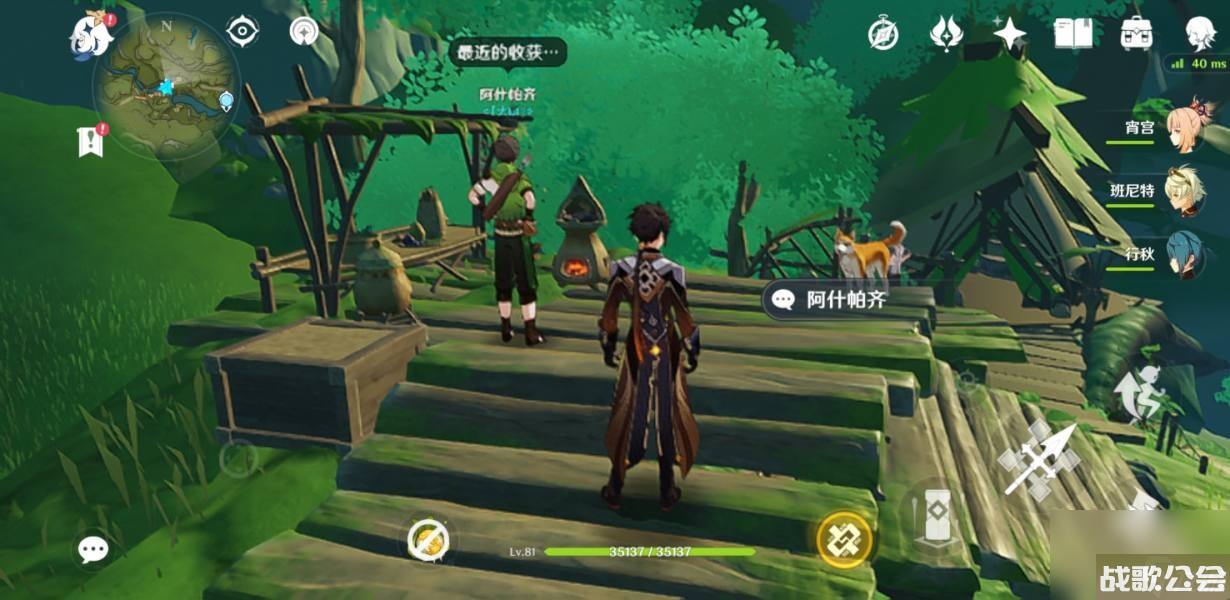The height and width of the screenshot is (600, 1230).
Task: Switch to party member 宵宫
Action: click(1183, 127)
